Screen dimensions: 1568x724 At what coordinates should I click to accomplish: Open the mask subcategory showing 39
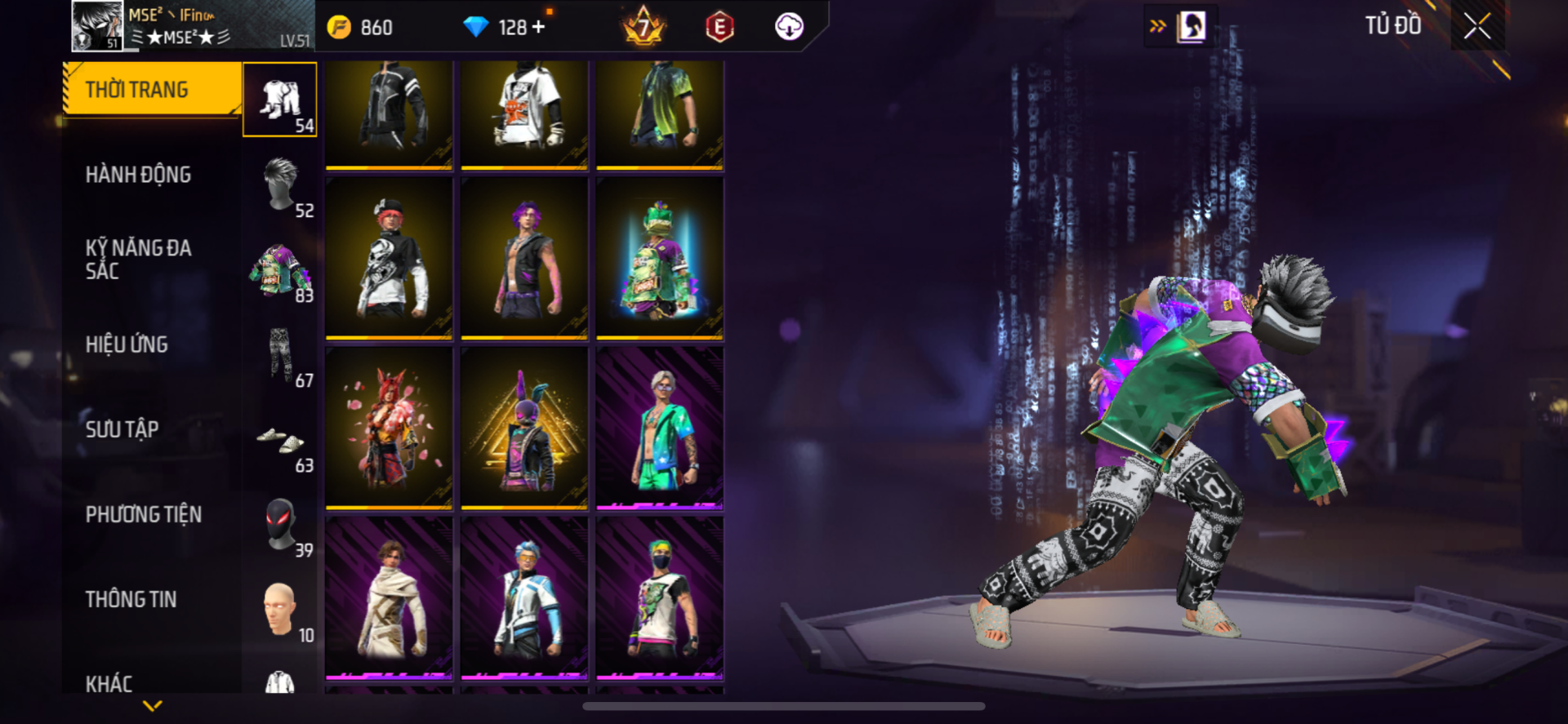(x=280, y=526)
